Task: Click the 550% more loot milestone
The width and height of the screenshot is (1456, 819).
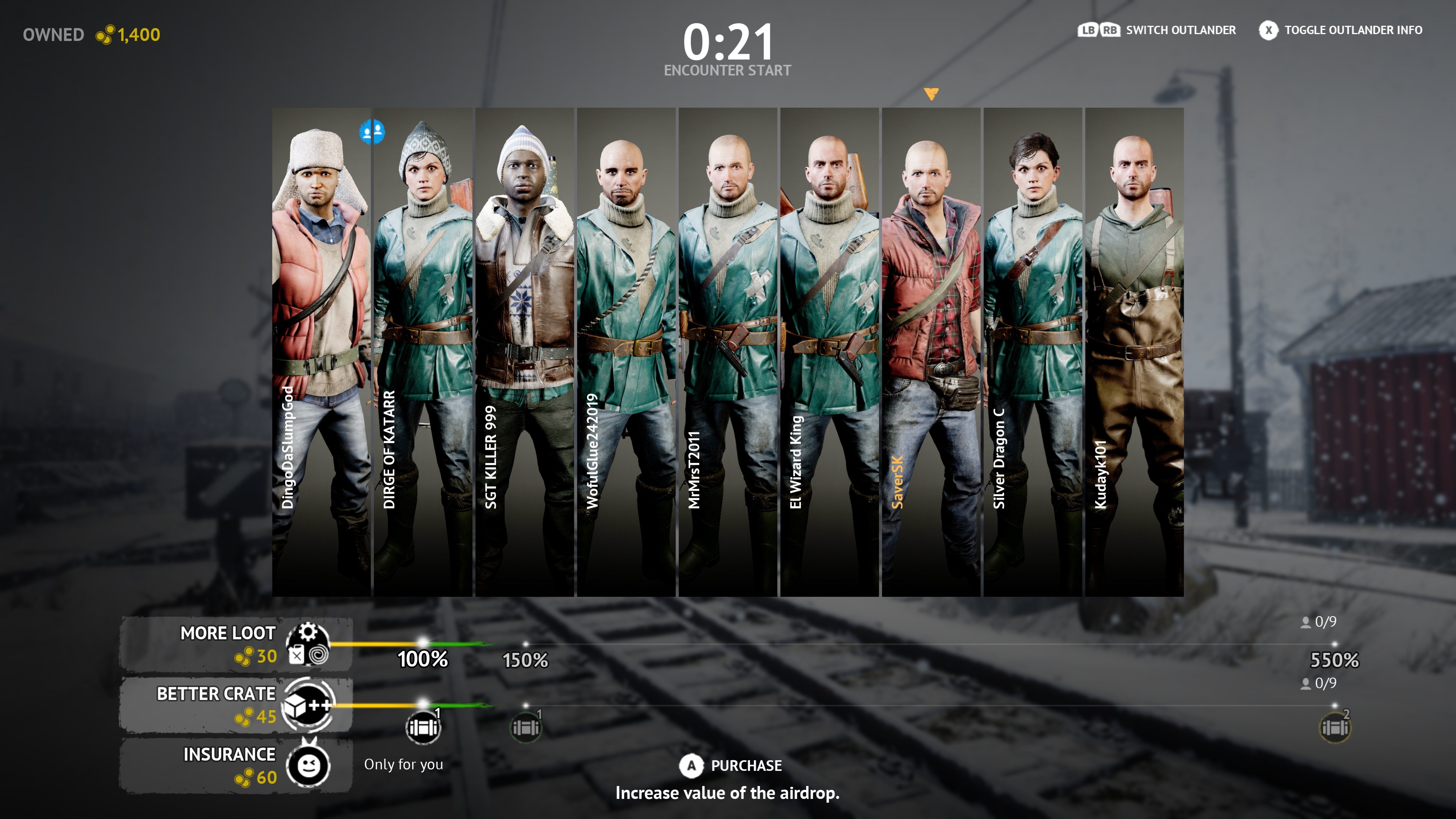Action: [1335, 659]
